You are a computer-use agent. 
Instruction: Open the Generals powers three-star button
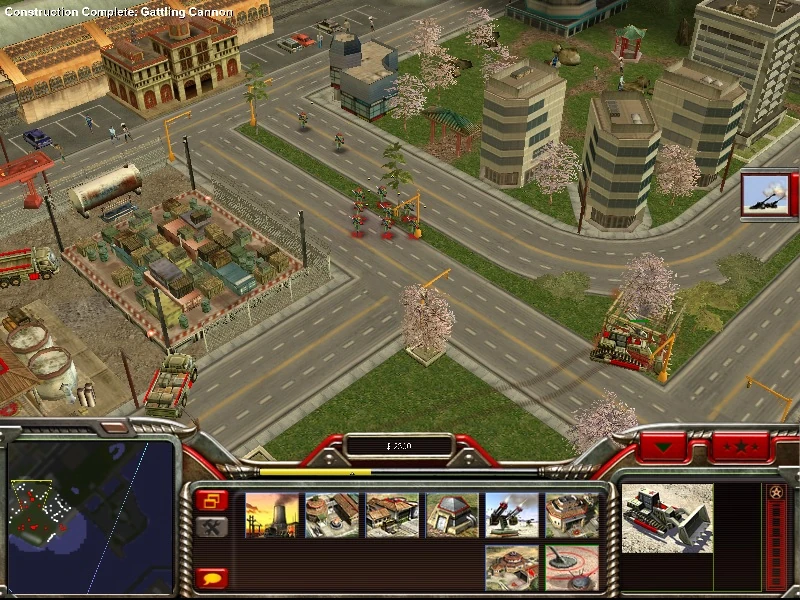click(740, 445)
